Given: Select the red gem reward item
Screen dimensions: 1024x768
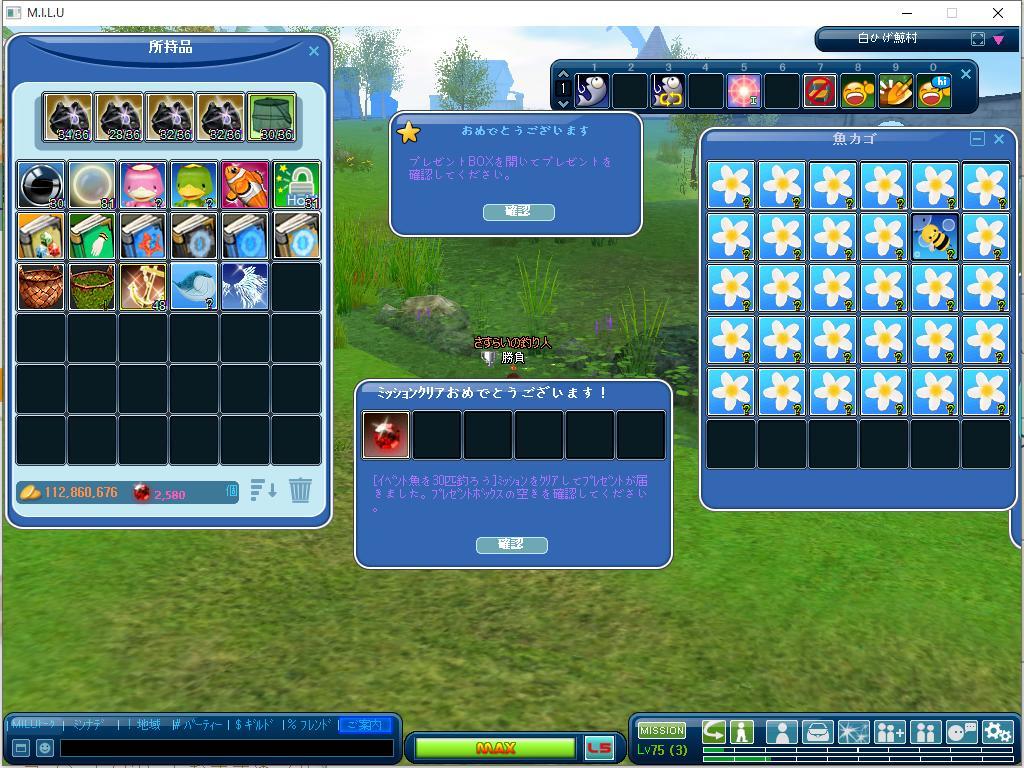Looking at the screenshot, I should point(386,435).
